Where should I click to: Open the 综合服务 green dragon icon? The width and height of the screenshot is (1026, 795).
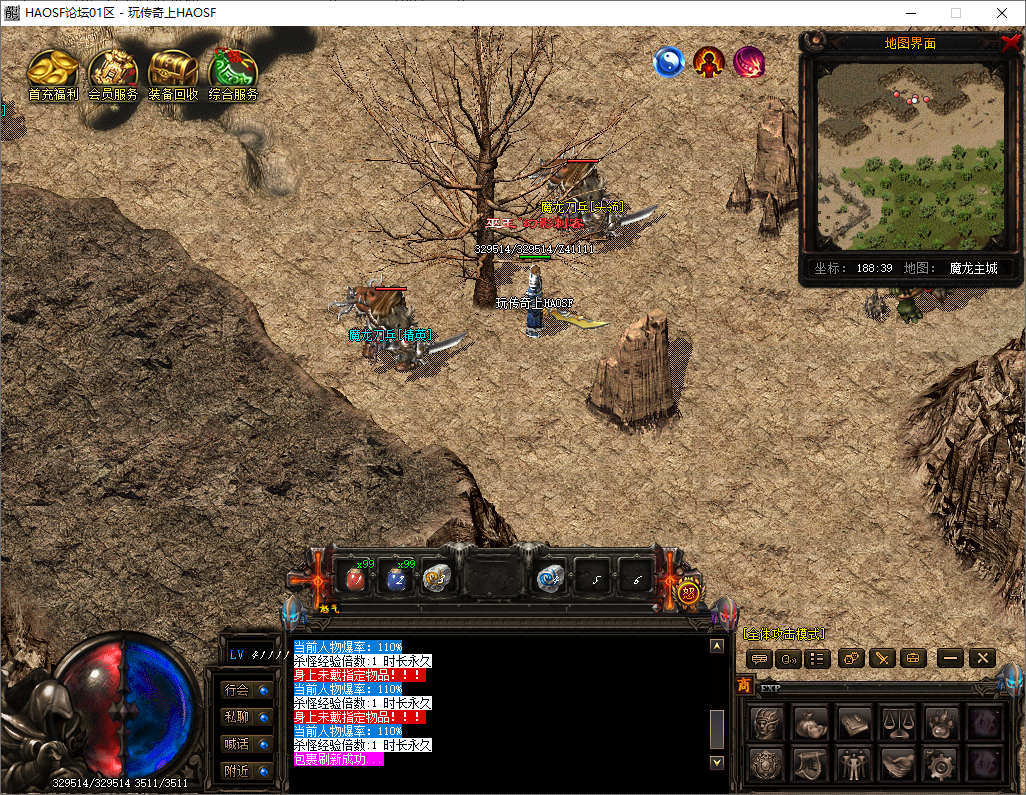[x=233, y=73]
